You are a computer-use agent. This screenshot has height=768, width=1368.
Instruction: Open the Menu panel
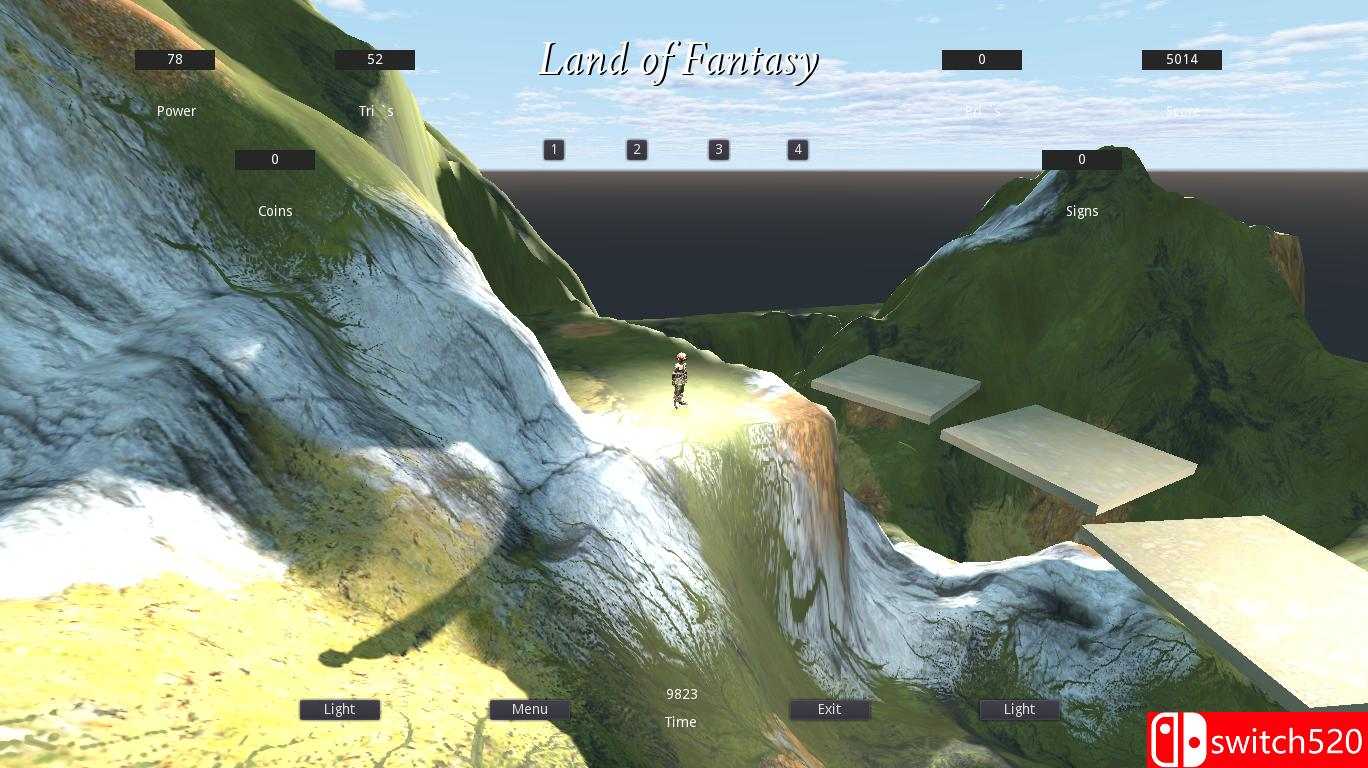(x=529, y=709)
